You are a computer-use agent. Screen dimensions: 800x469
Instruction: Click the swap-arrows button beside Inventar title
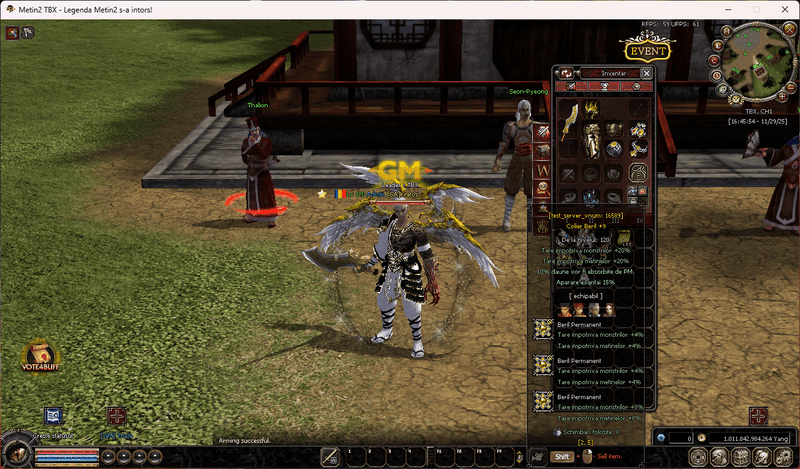(565, 73)
